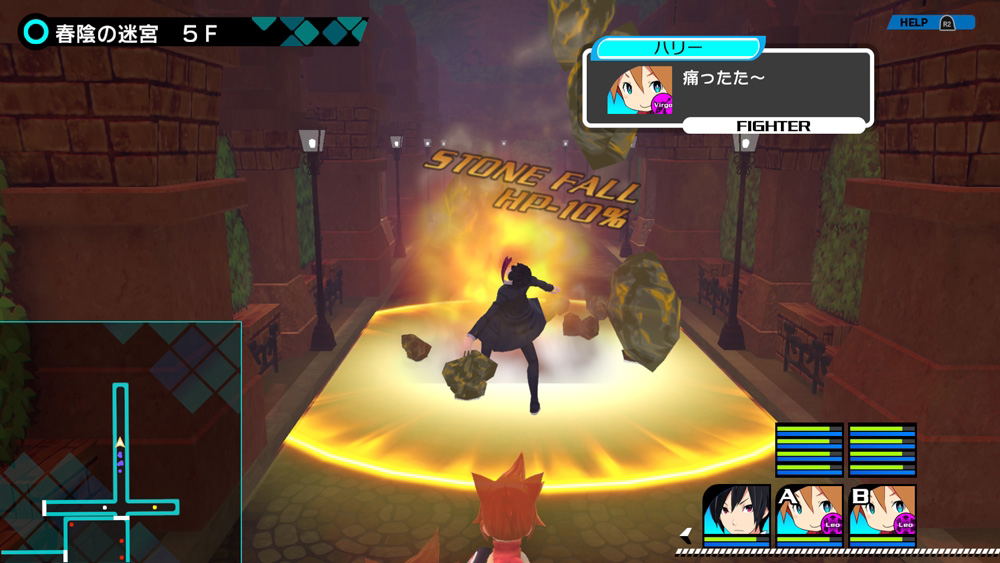Image resolution: width=1000 pixels, height=563 pixels.
Task: Click the white arrow beside party portraits
Action: click(x=686, y=534)
